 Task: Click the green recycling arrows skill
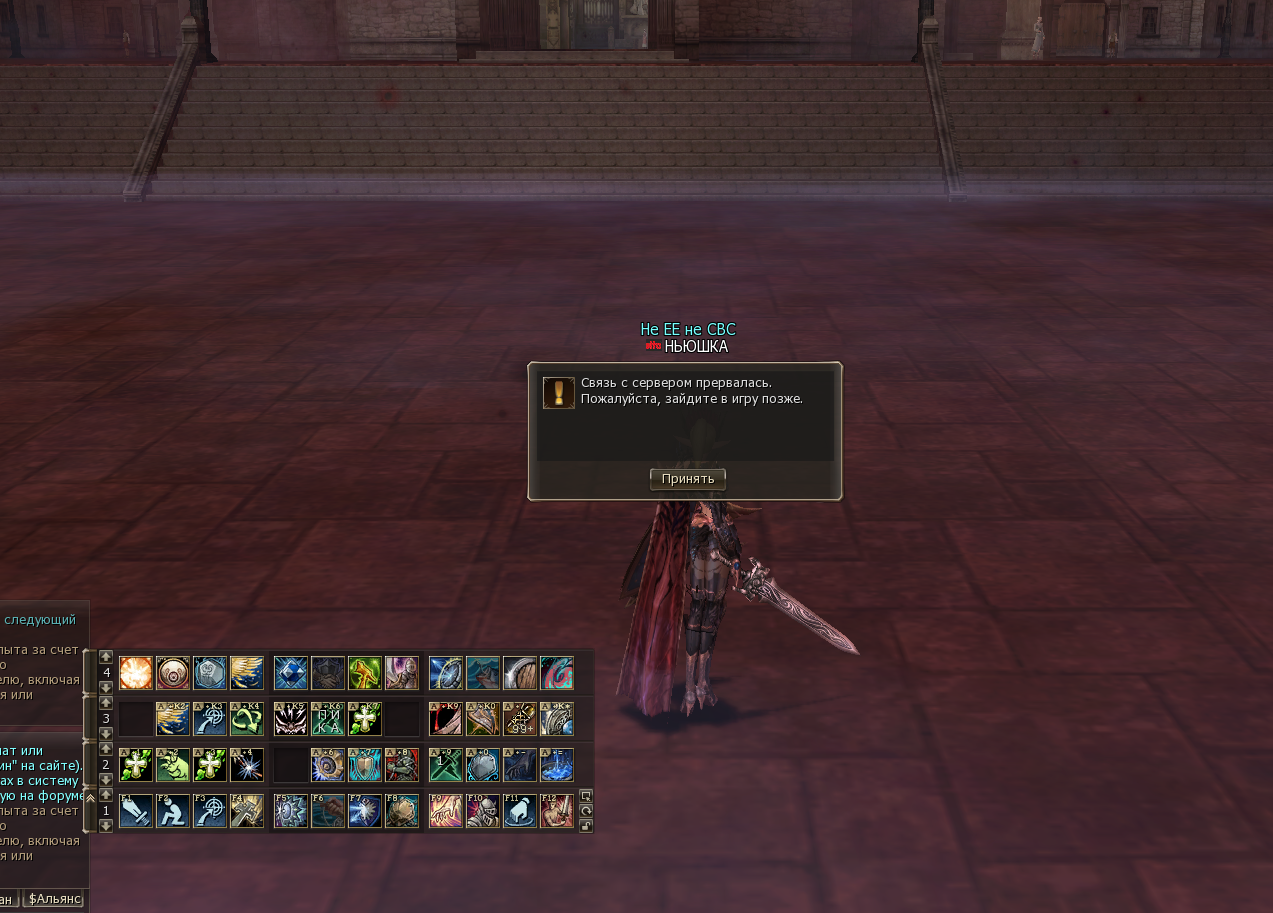click(246, 719)
